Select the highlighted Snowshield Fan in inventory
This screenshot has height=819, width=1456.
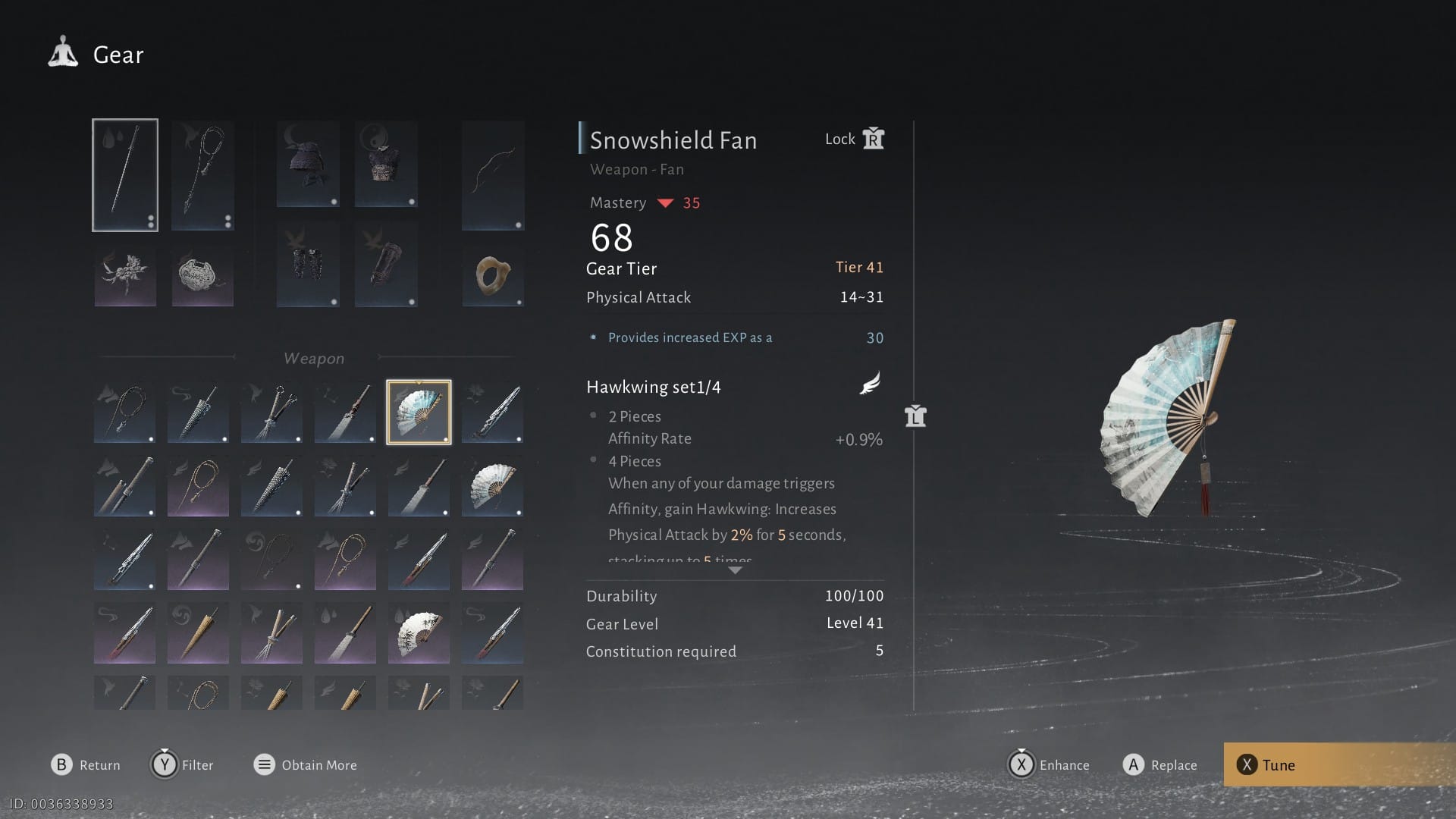point(419,412)
